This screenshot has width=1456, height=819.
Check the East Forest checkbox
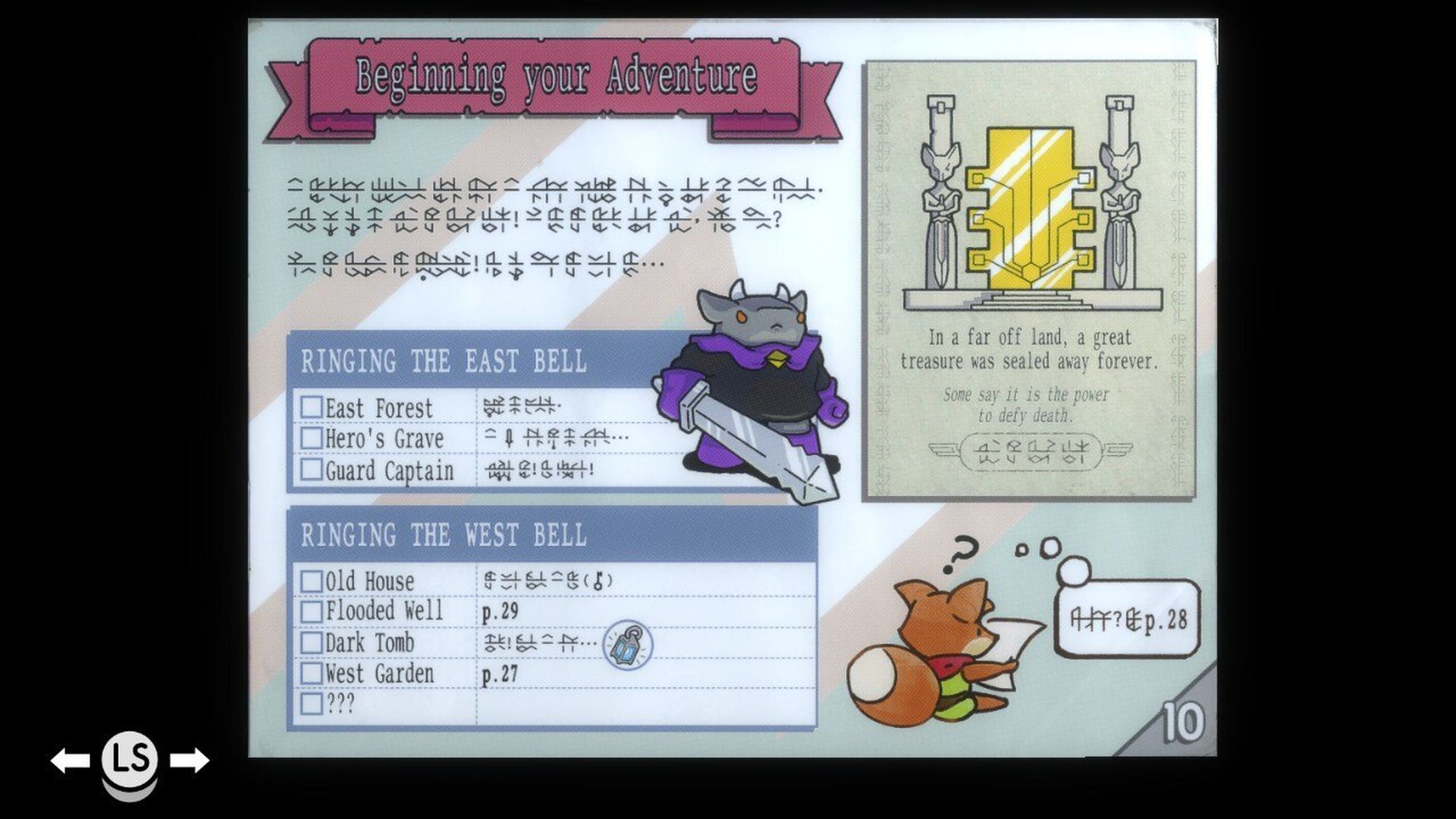coord(313,408)
